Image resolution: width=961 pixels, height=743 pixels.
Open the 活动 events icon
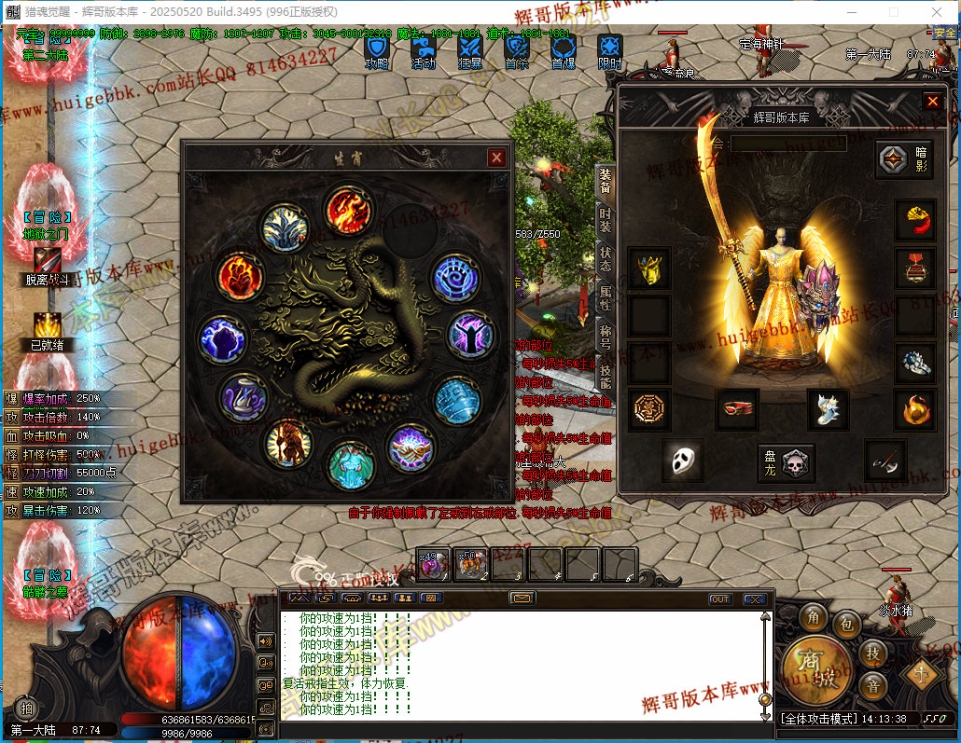coord(423,49)
